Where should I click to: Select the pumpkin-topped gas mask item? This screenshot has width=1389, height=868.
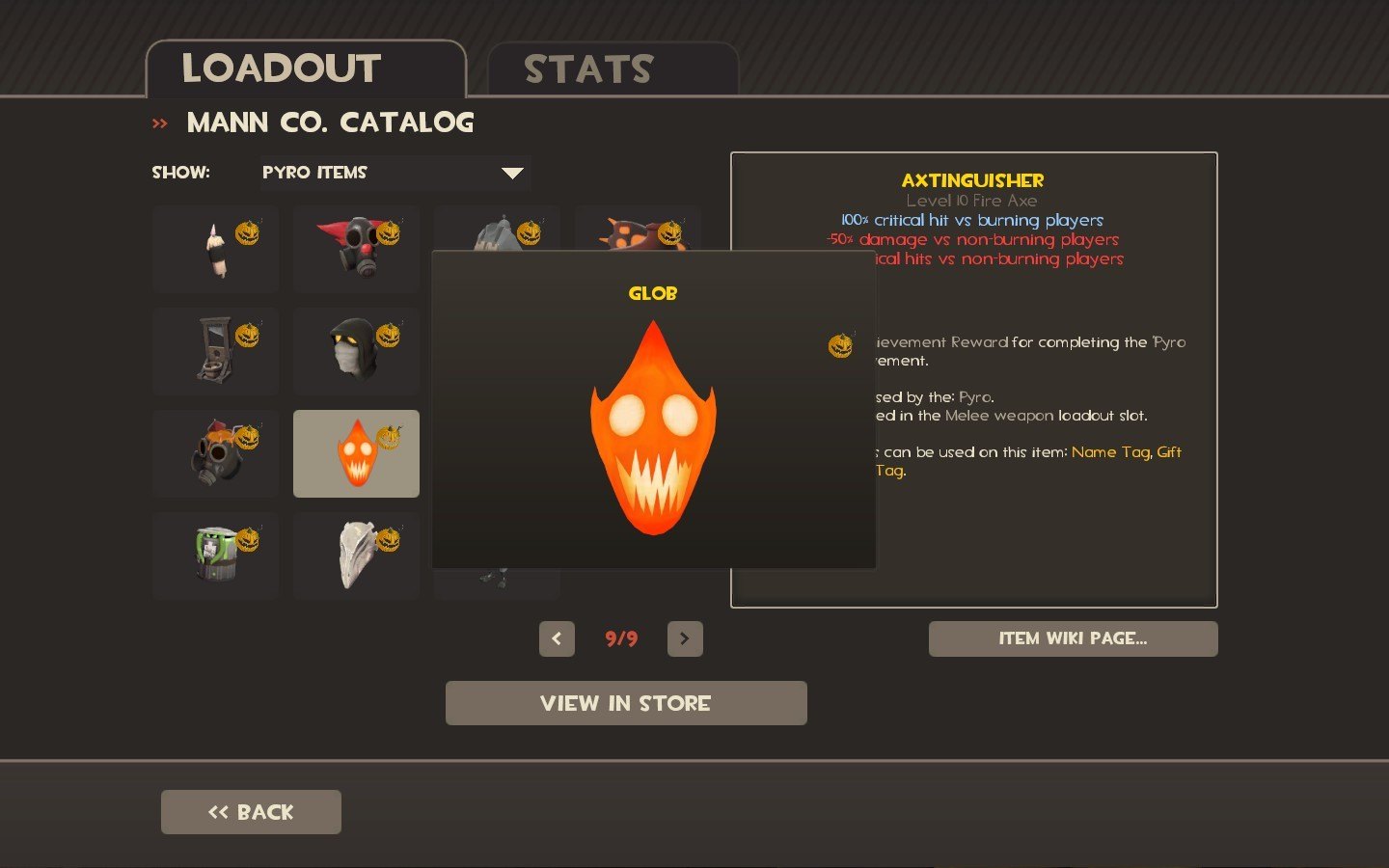coord(215,453)
